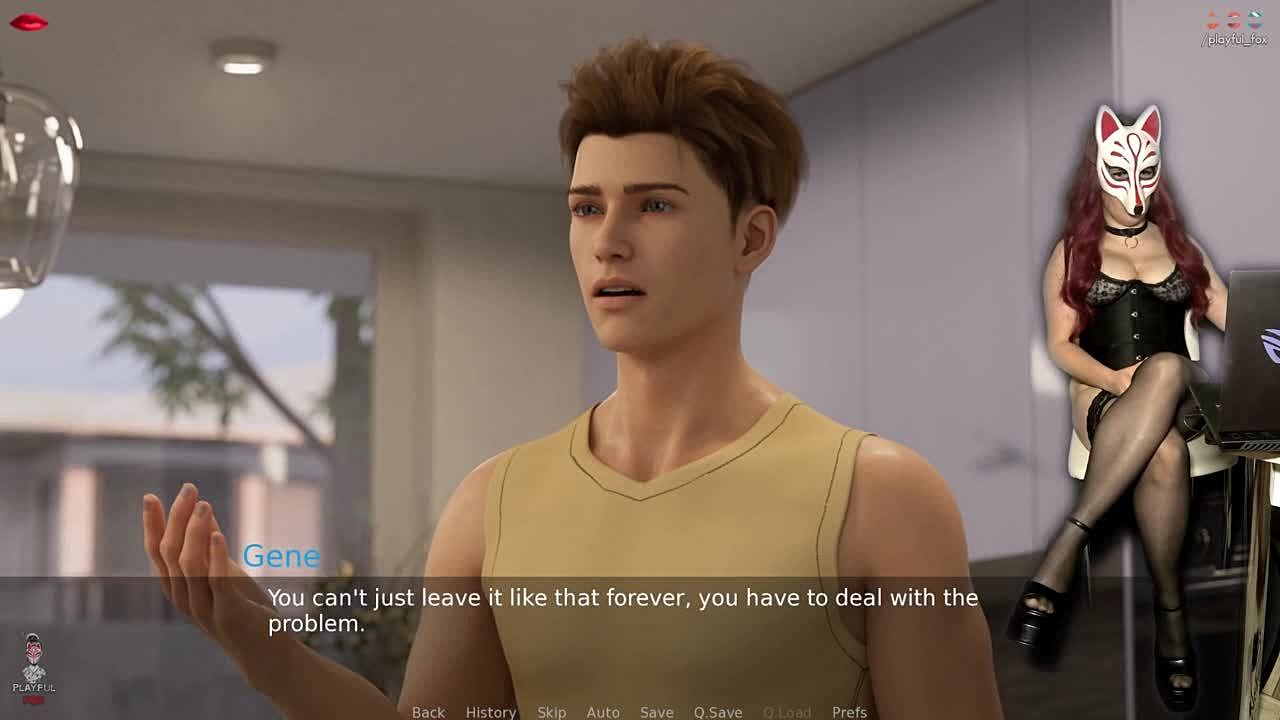The image size is (1280, 720).
Task: Open the Prefs settings menu
Action: 849,712
